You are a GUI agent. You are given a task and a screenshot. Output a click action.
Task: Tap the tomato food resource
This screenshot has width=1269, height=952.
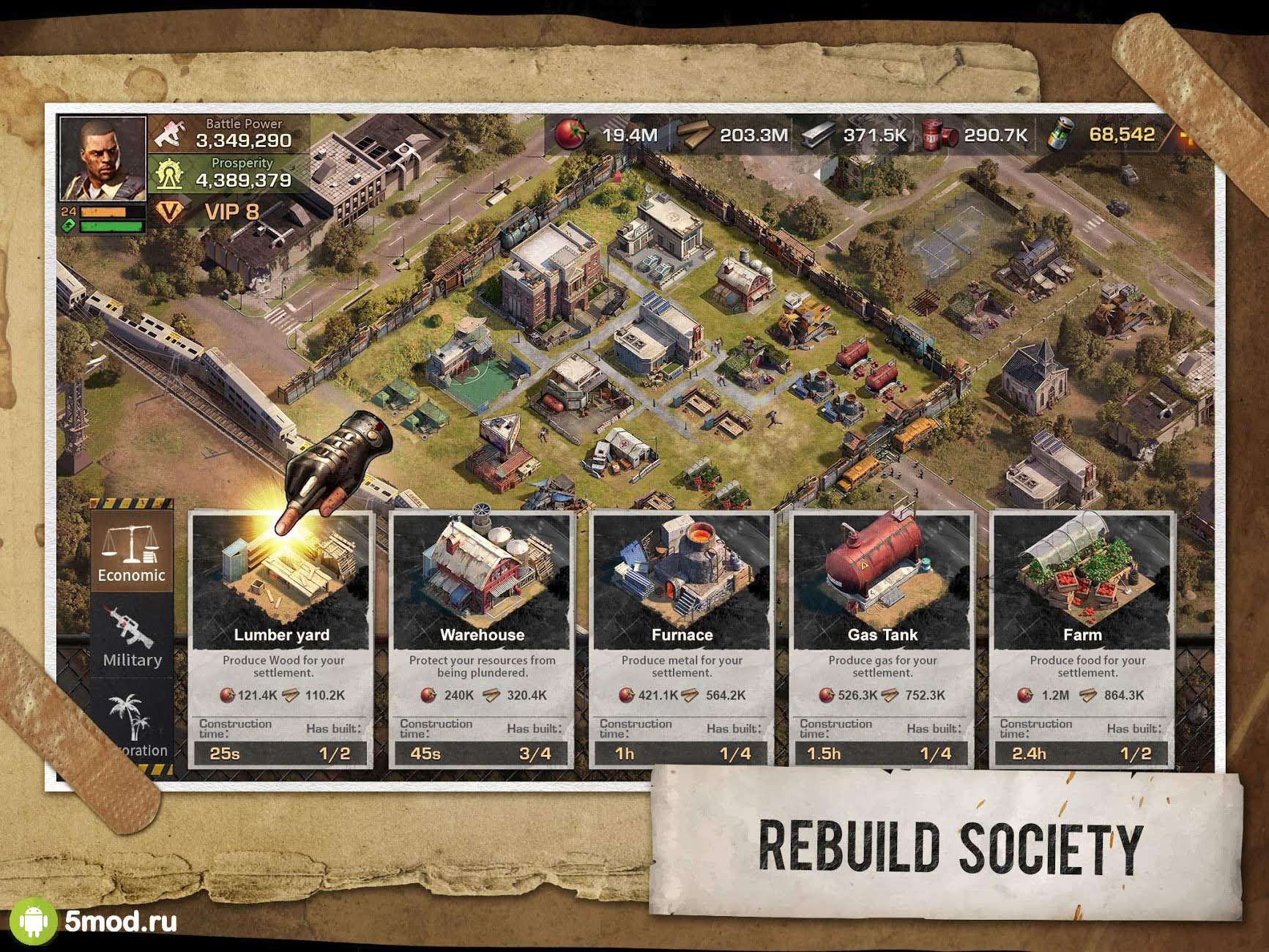571,135
